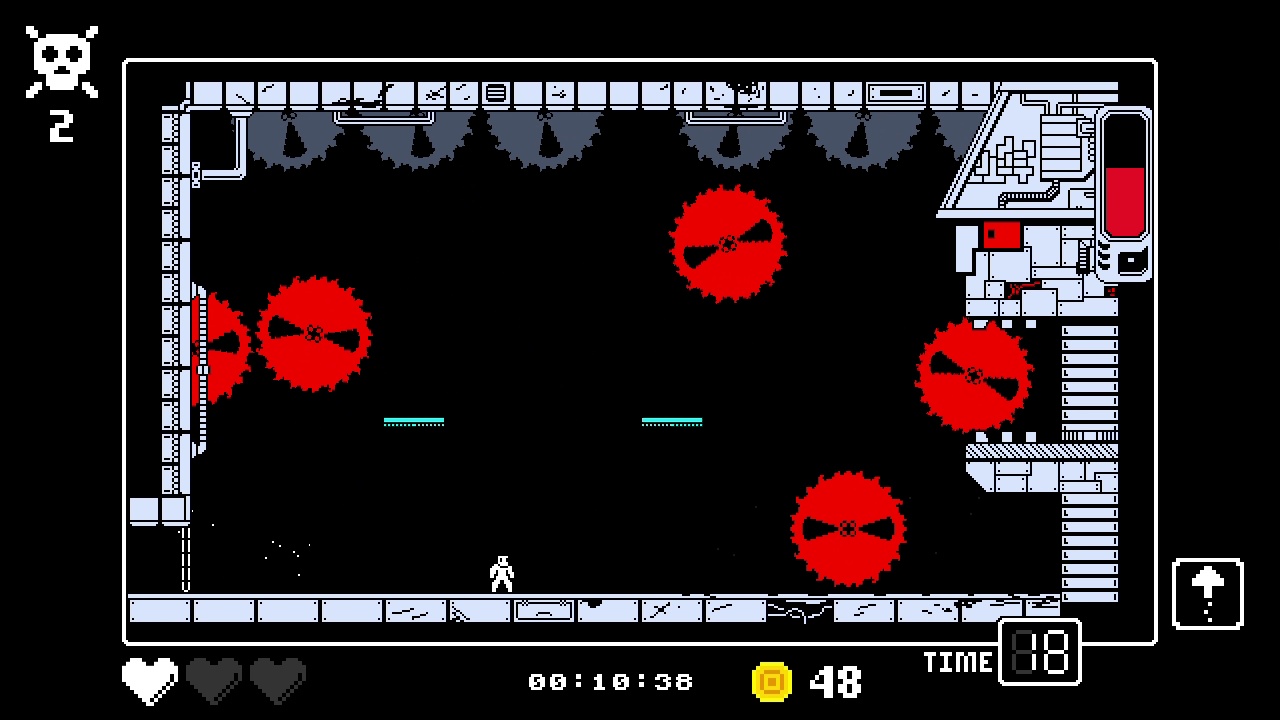Click the player character sprite
Image resolution: width=1280 pixels, height=720 pixels.
coord(500,572)
